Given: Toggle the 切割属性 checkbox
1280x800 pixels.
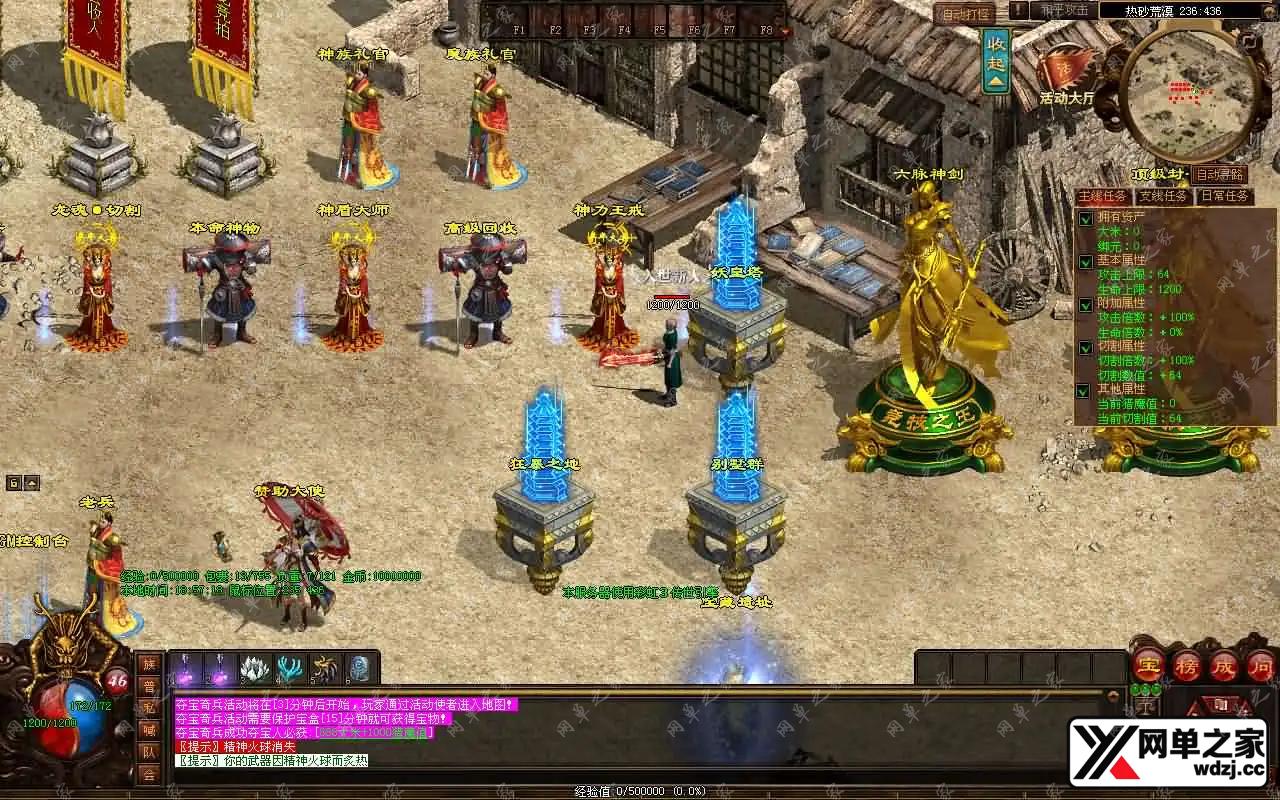Looking at the screenshot, I should tap(1085, 348).
